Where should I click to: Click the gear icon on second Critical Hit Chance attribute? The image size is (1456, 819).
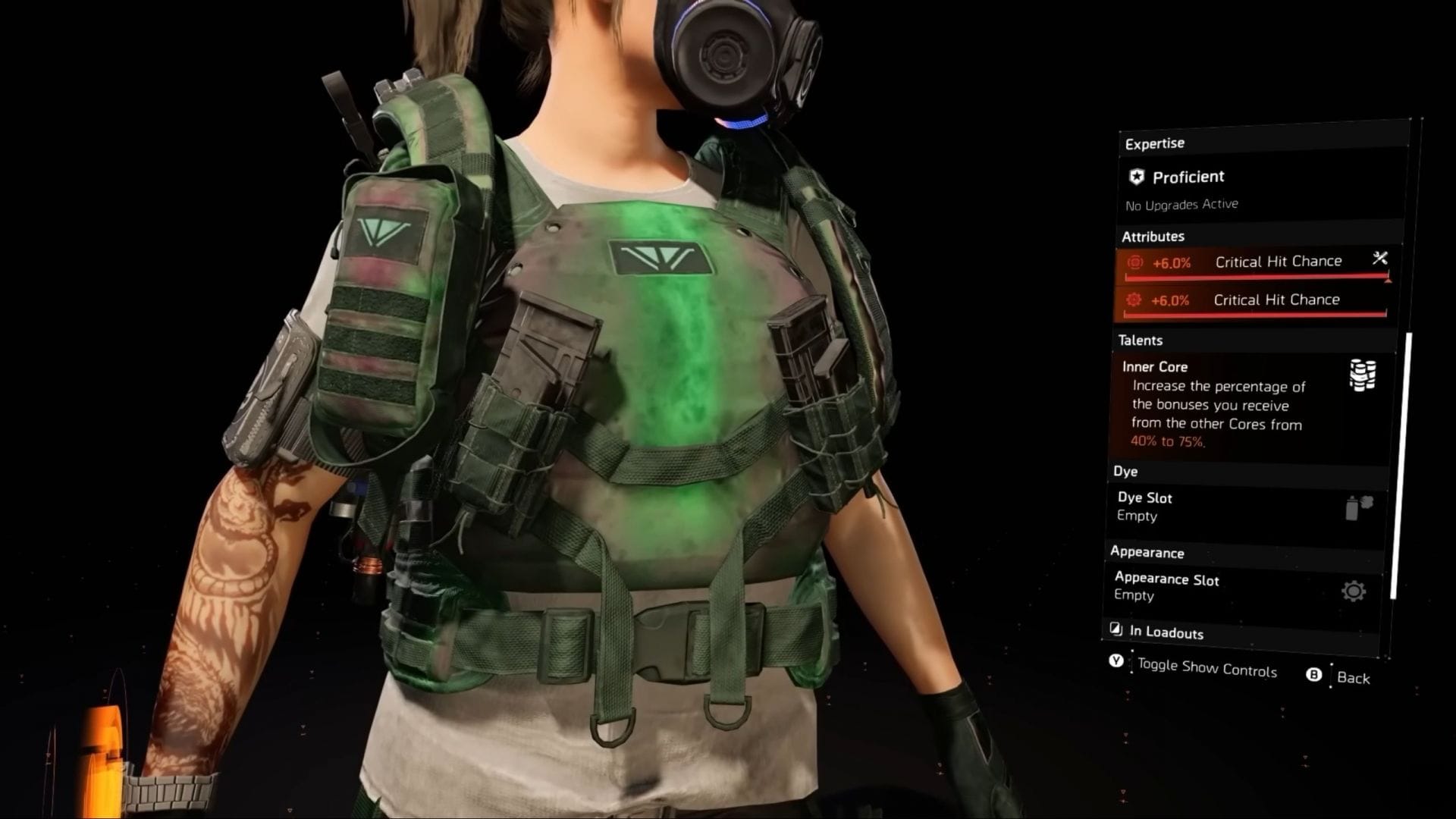pos(1132,300)
